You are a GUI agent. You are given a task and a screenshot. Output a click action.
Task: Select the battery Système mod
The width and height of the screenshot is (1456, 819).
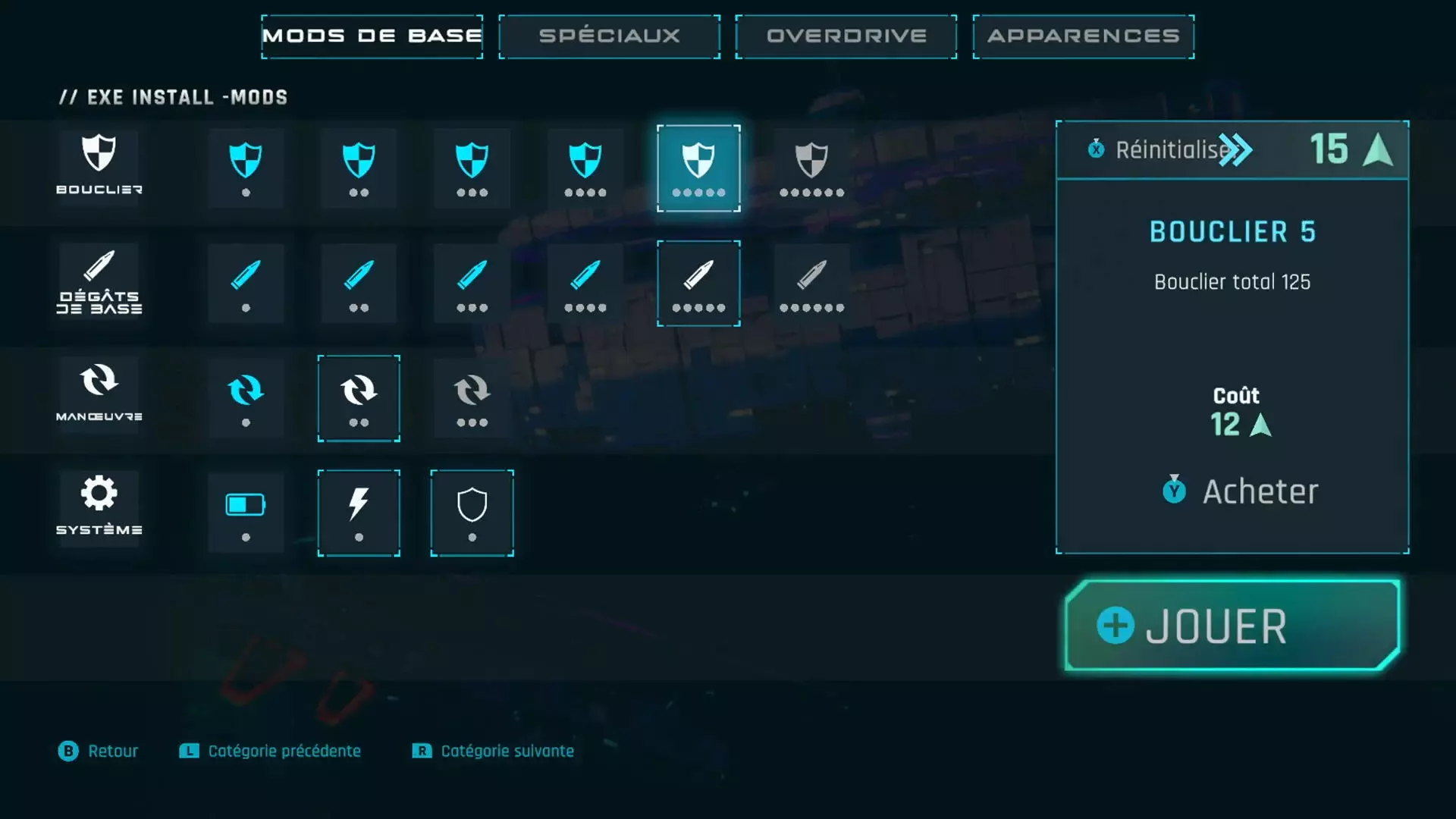click(x=246, y=513)
